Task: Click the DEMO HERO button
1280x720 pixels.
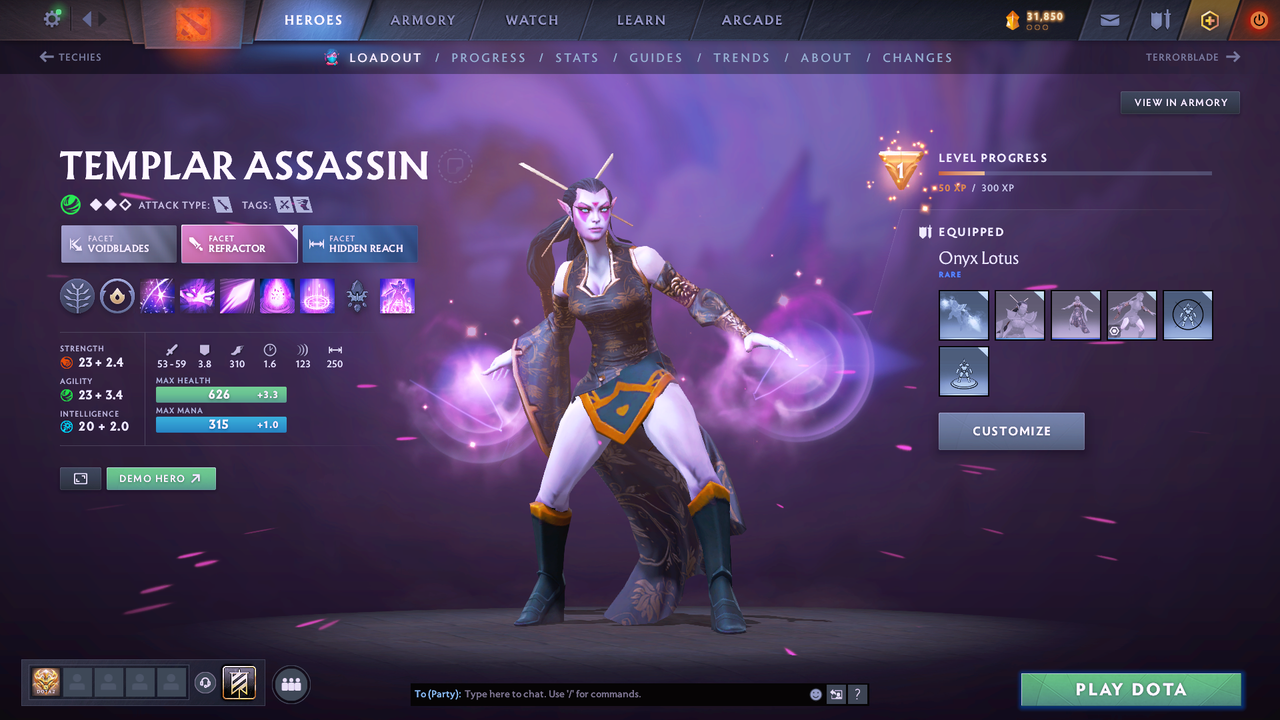Action: [161, 478]
